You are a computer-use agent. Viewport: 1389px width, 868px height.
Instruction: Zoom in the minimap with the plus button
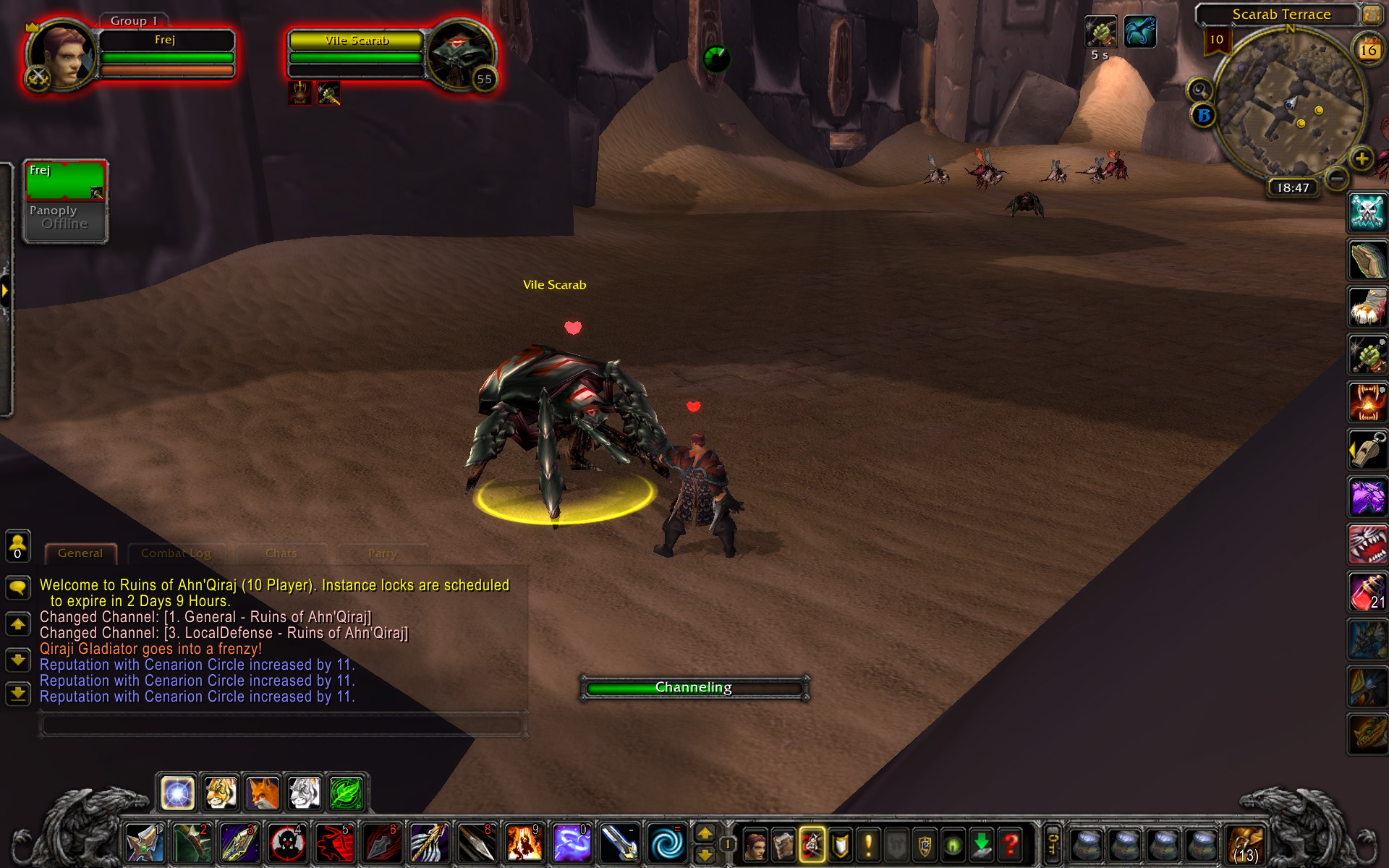point(1362,159)
